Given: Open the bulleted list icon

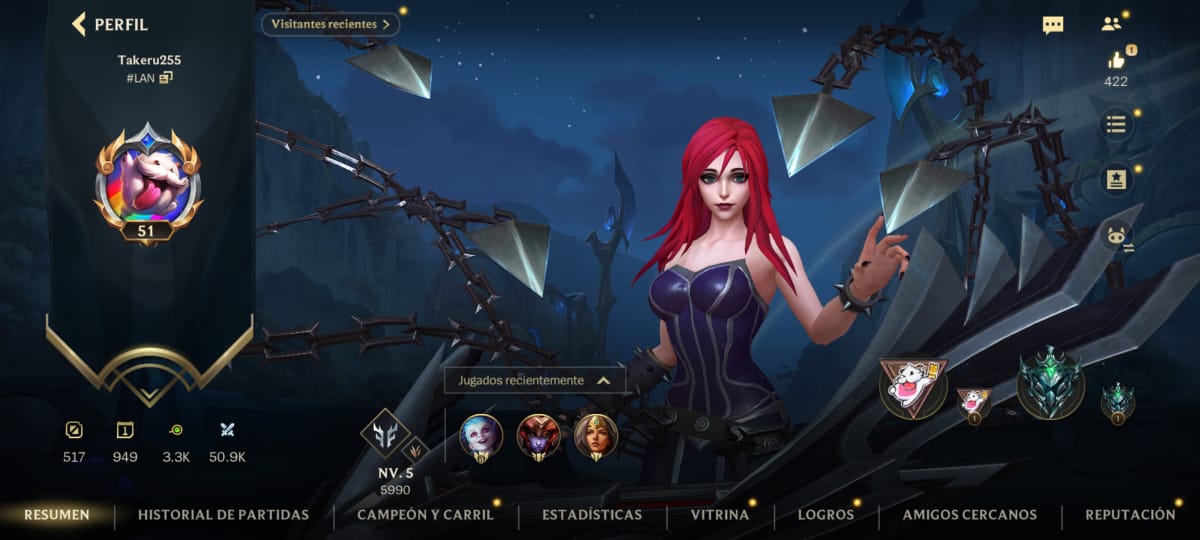Looking at the screenshot, I should coord(1116,125).
